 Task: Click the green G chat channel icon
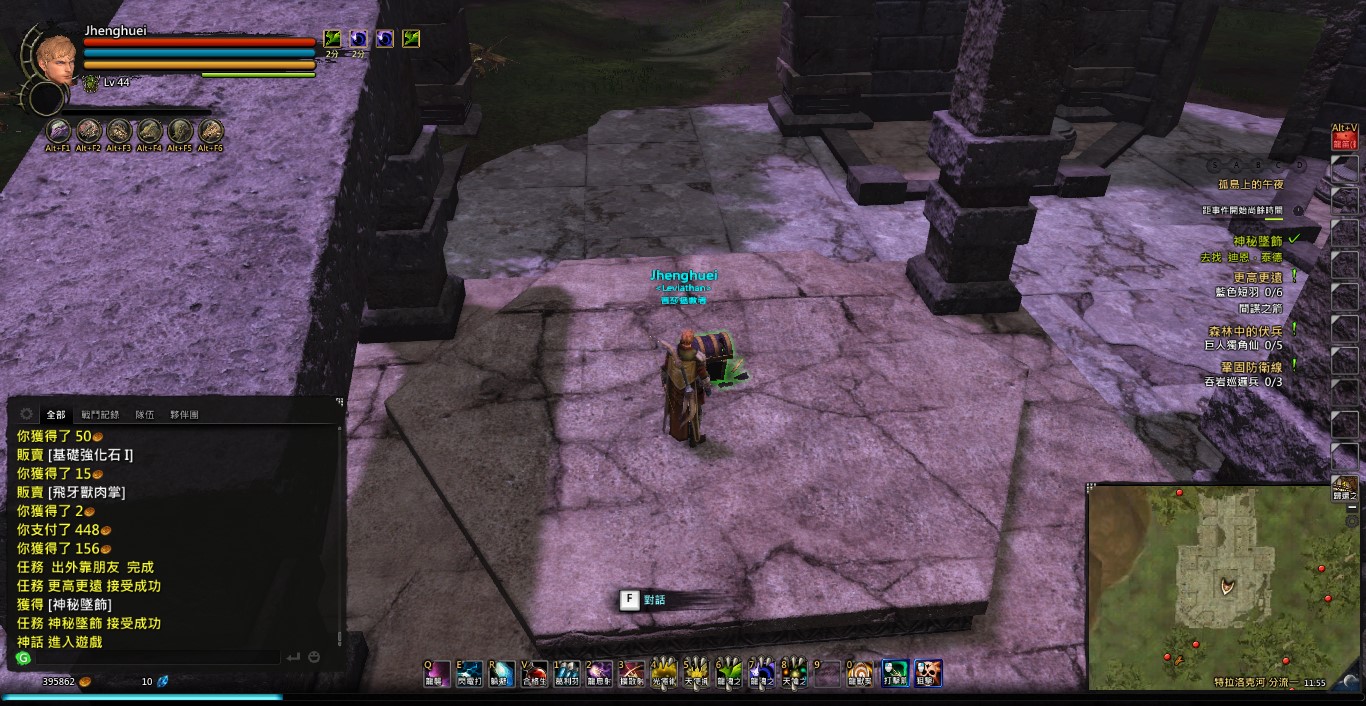click(24, 658)
